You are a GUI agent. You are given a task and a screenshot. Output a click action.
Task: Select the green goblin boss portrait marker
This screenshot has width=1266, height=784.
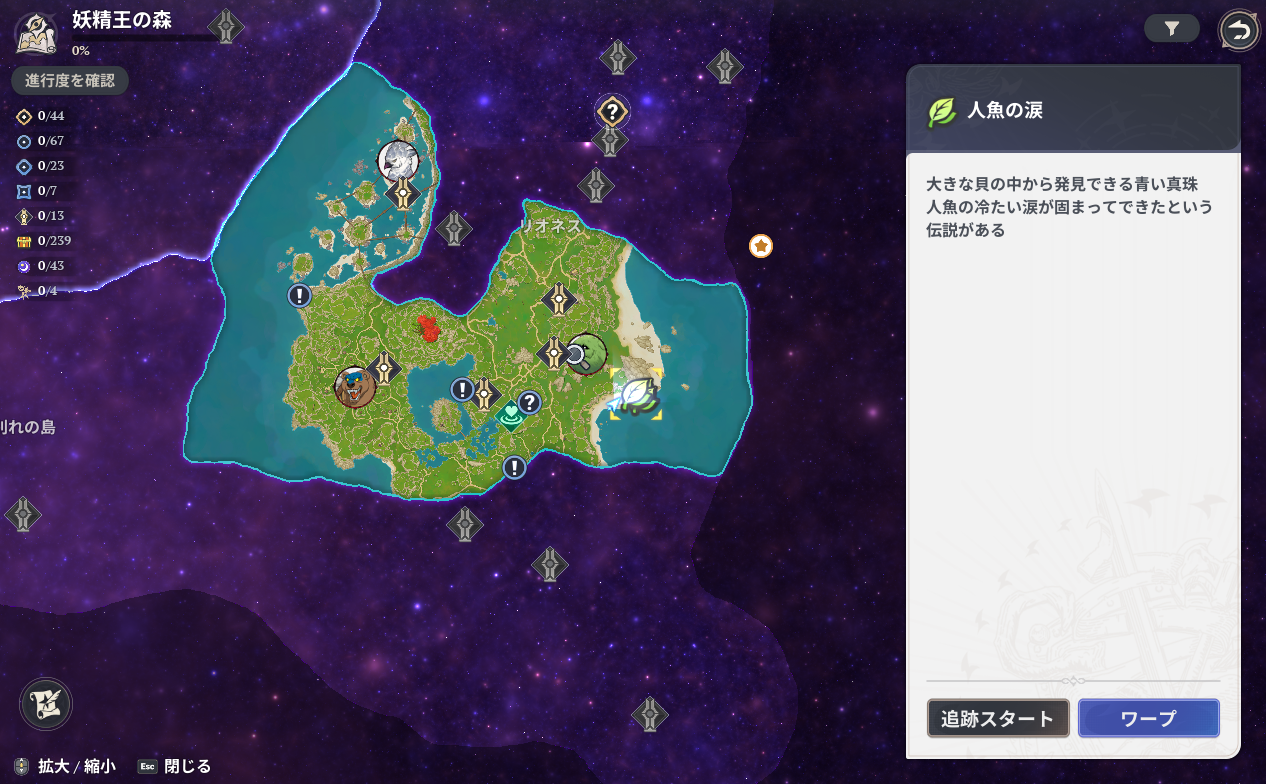click(588, 353)
